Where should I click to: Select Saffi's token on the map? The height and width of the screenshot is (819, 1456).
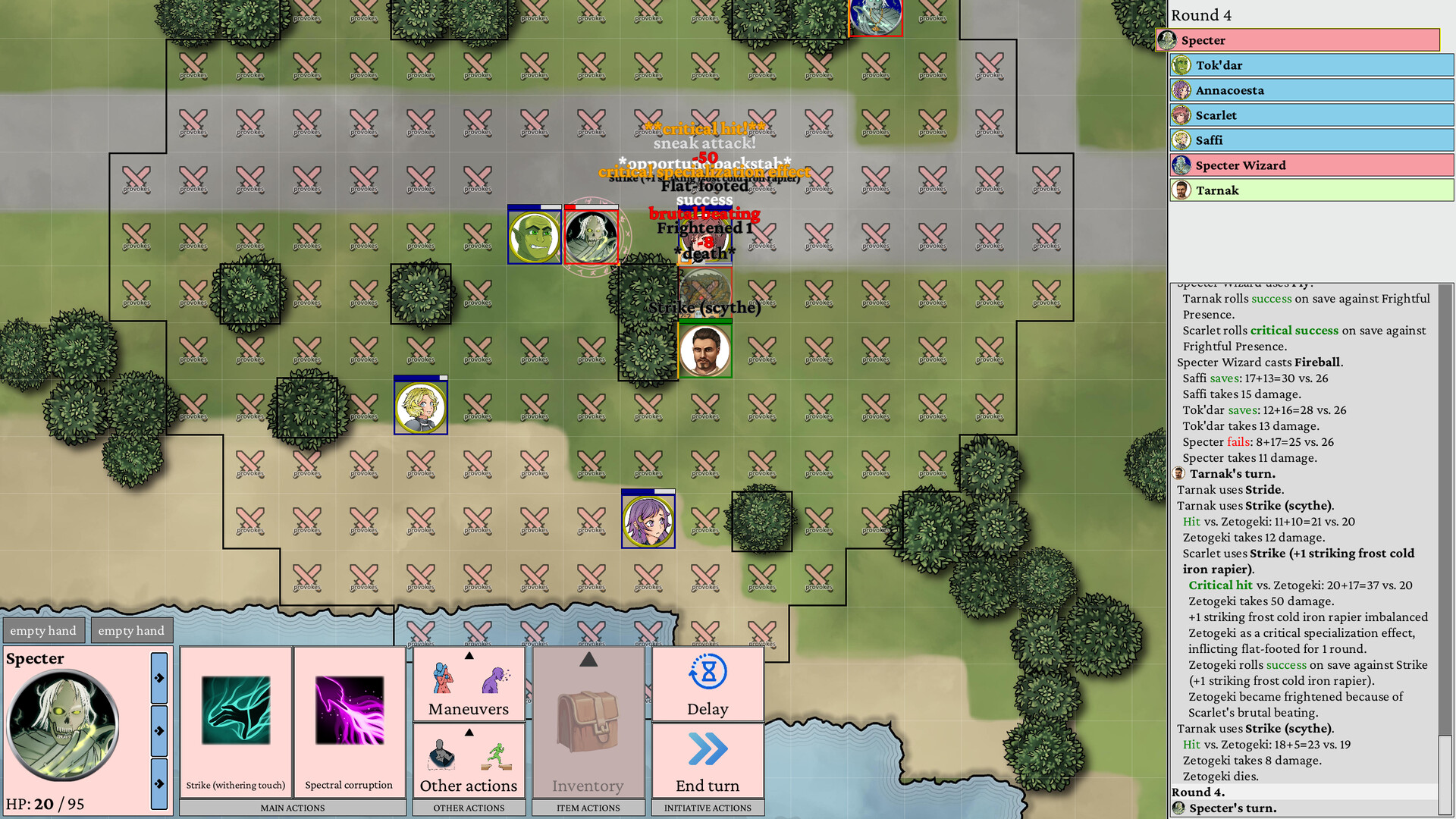click(420, 406)
